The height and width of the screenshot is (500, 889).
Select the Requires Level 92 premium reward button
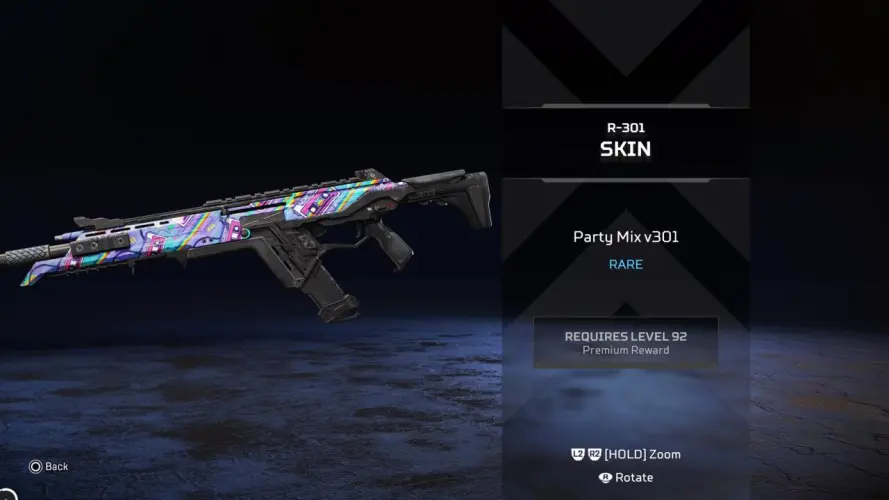625,342
